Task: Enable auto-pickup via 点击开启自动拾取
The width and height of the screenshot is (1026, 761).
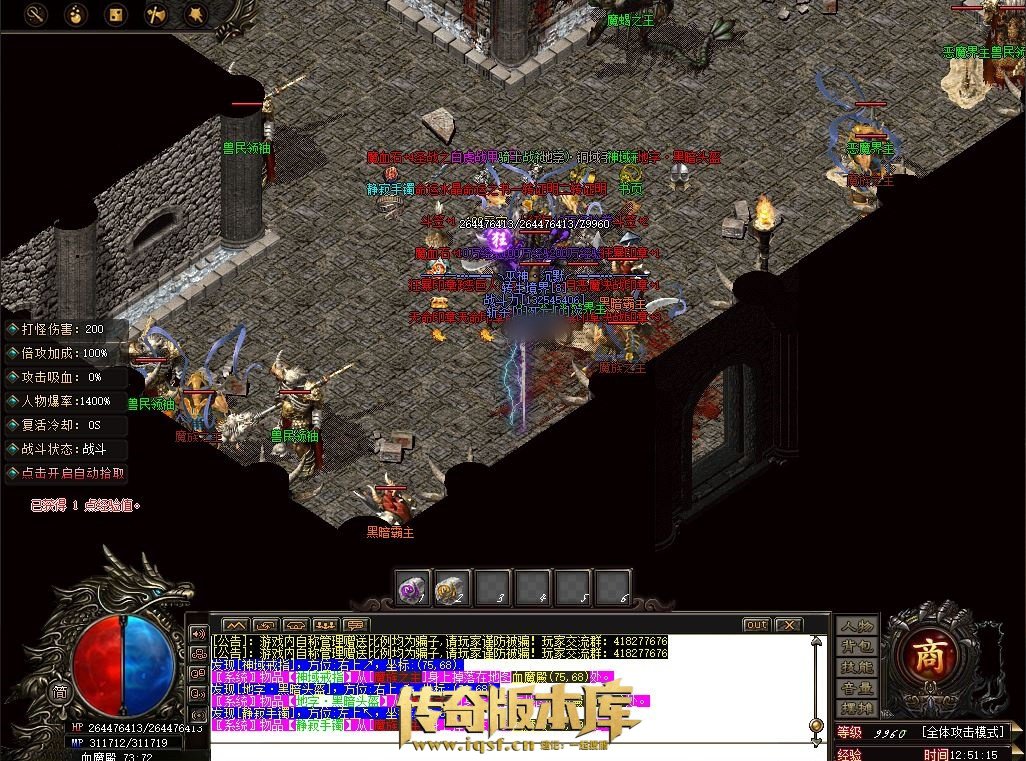Action: pos(67,473)
